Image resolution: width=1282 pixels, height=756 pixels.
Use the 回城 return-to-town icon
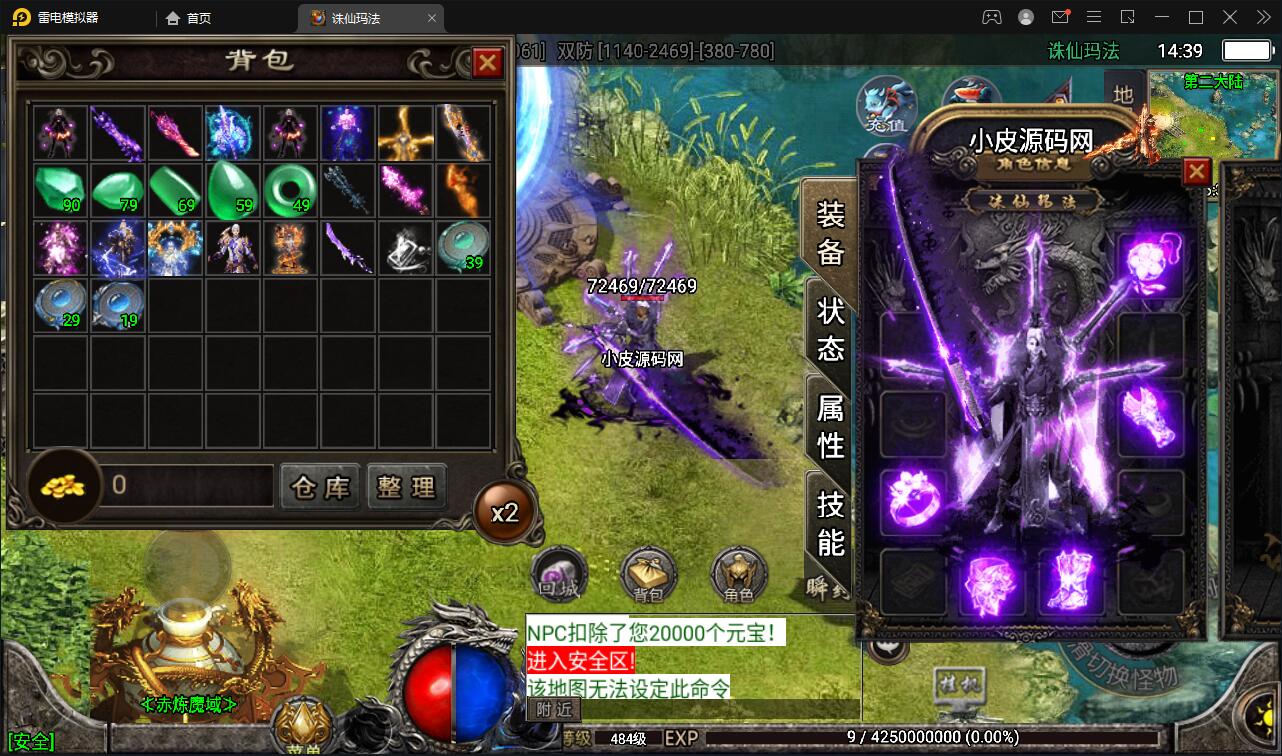[x=557, y=575]
